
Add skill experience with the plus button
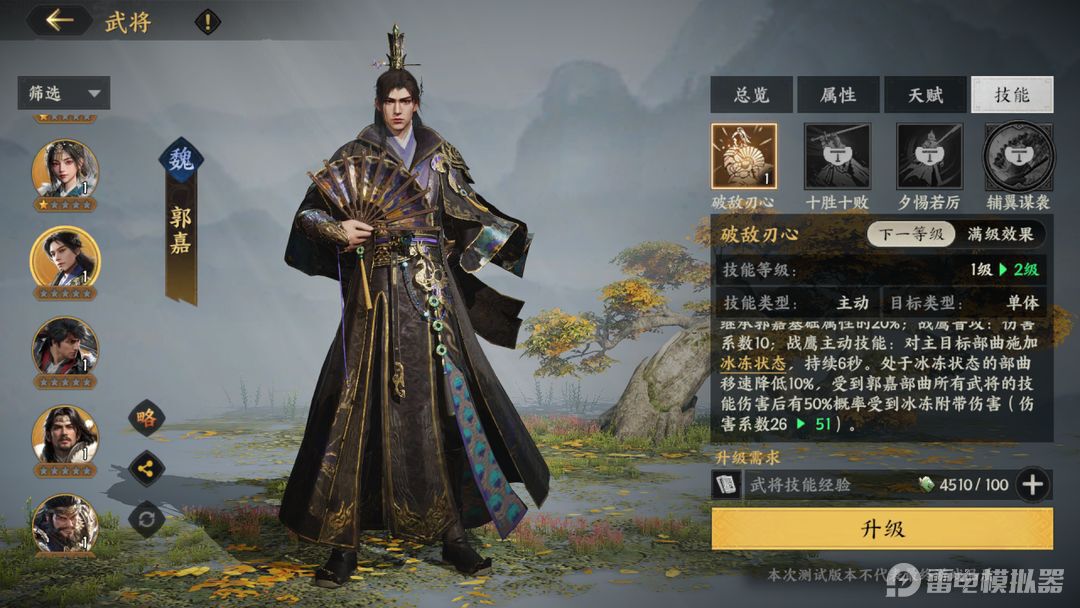coord(1032,486)
